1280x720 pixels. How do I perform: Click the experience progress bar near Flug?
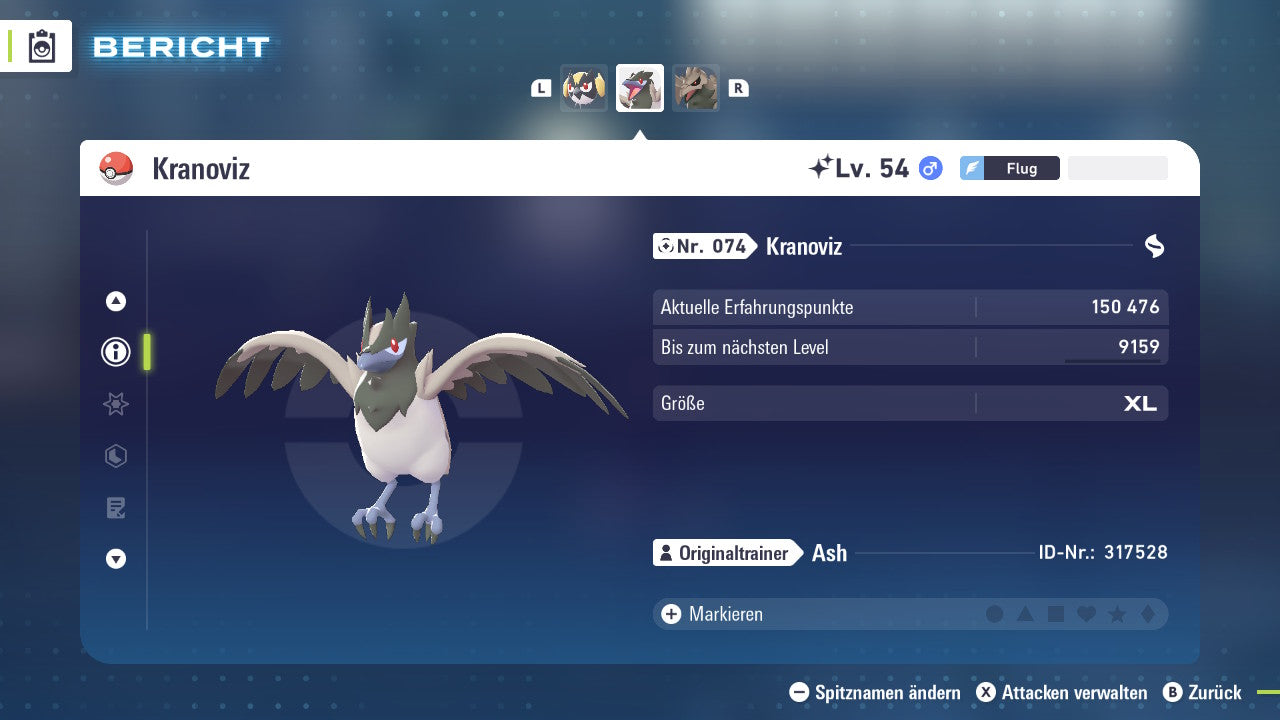coord(1117,168)
